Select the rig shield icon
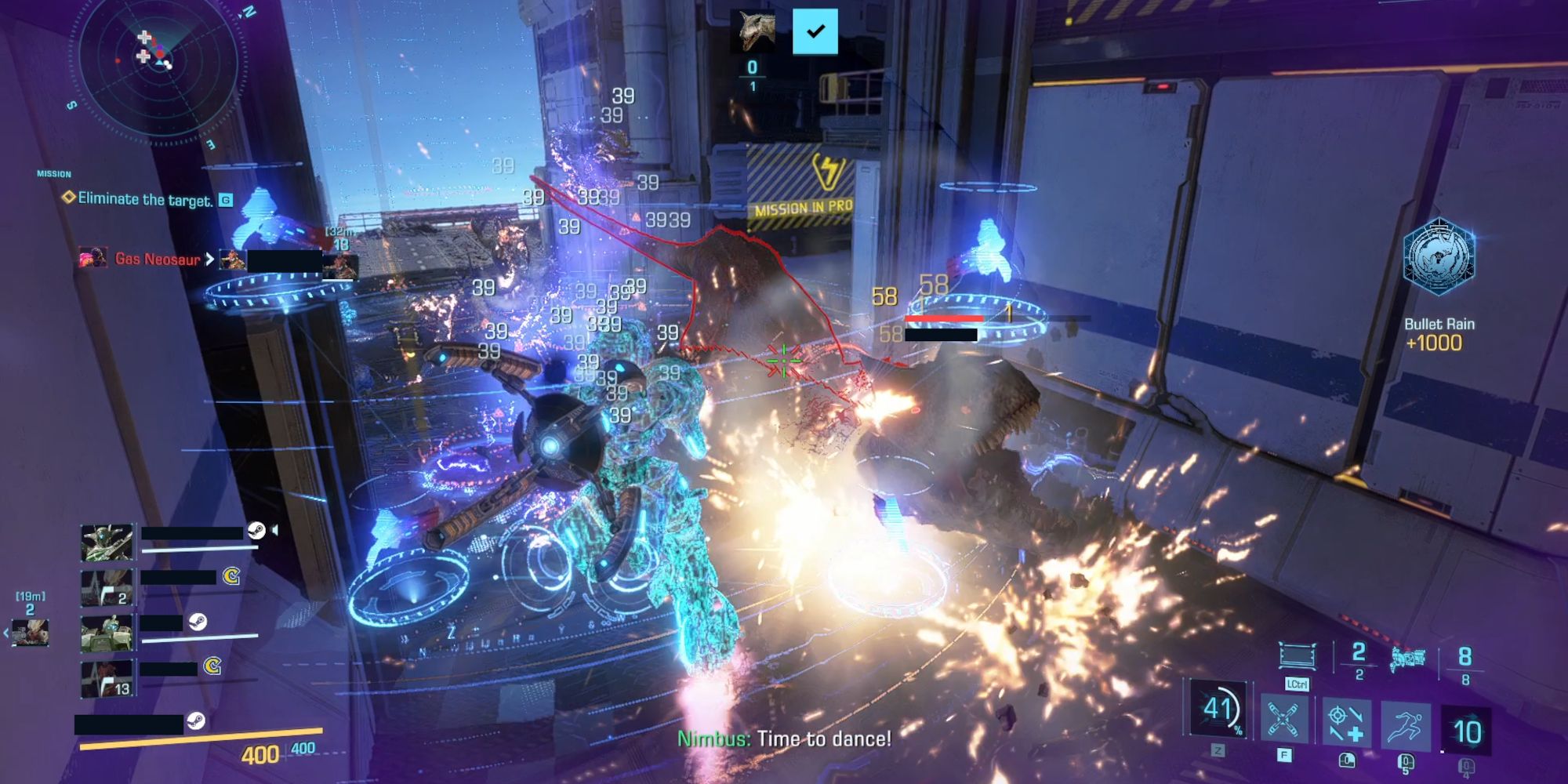This screenshot has width=1568, height=784. pos(1298,655)
